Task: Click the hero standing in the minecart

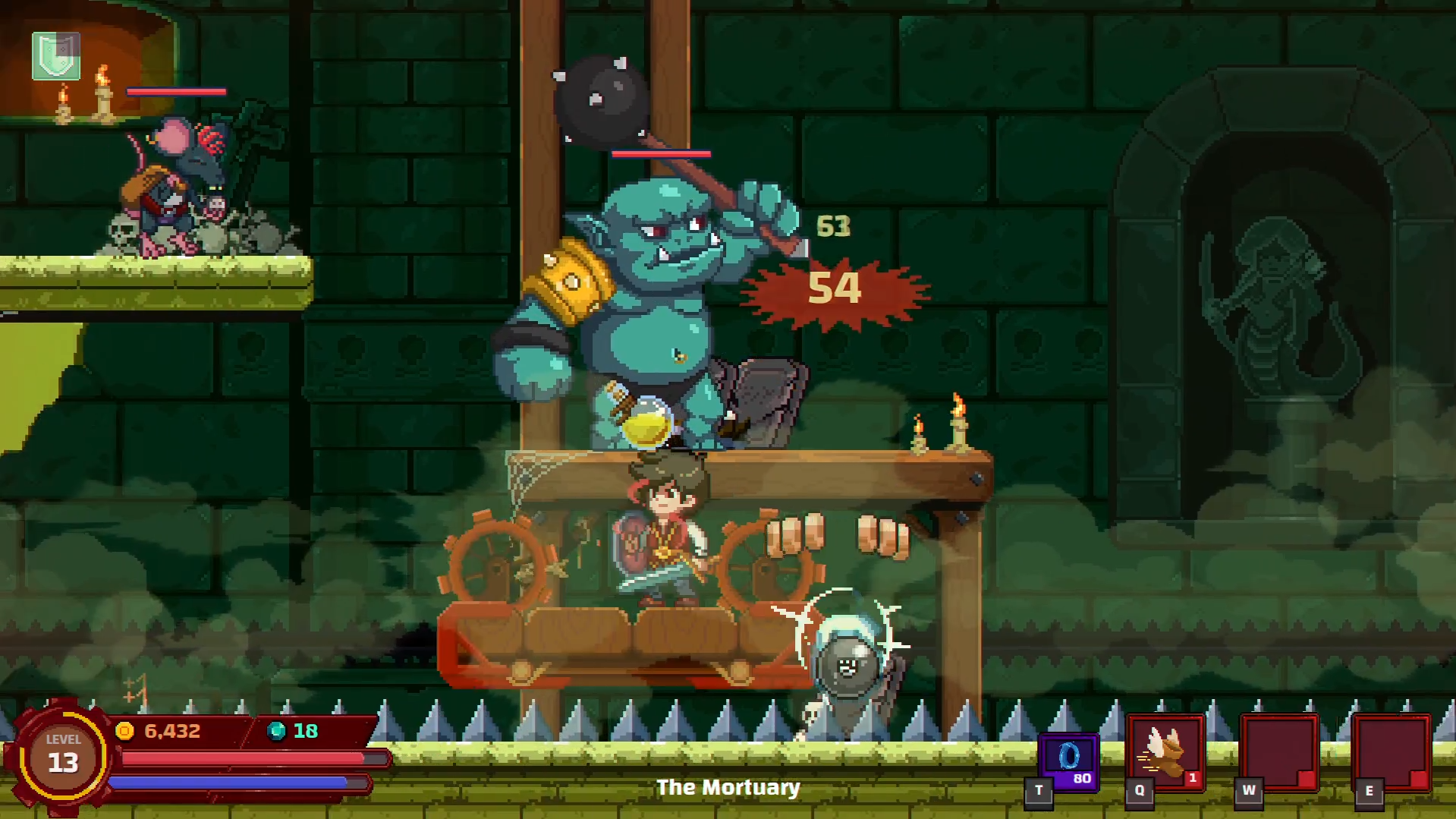Action: point(668,531)
